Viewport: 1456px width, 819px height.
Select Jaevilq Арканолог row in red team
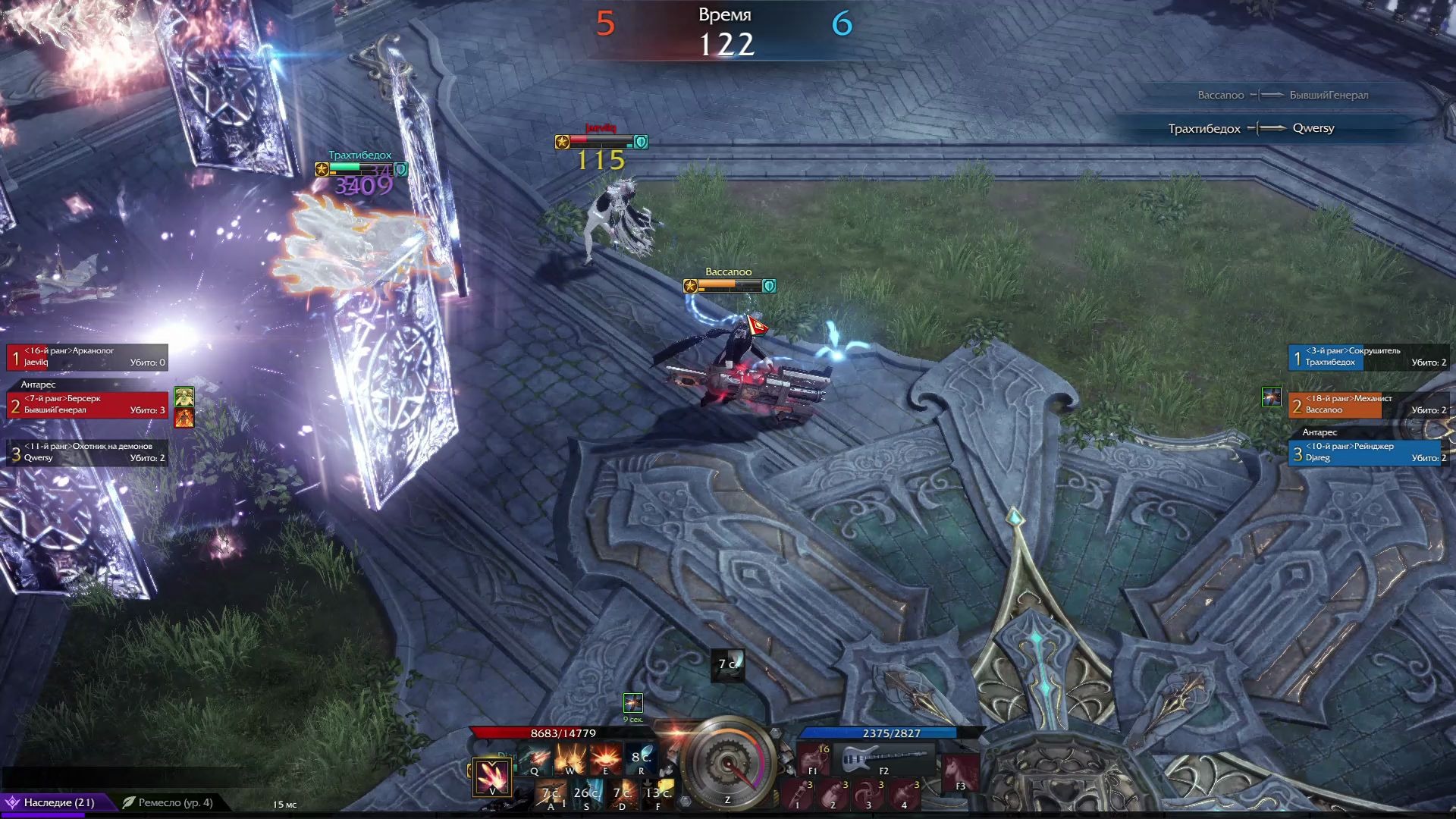(x=87, y=356)
